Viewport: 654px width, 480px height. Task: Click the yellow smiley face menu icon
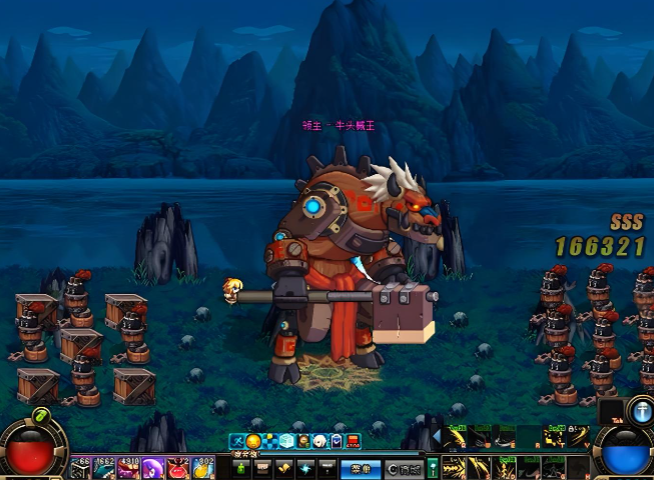tap(254, 440)
